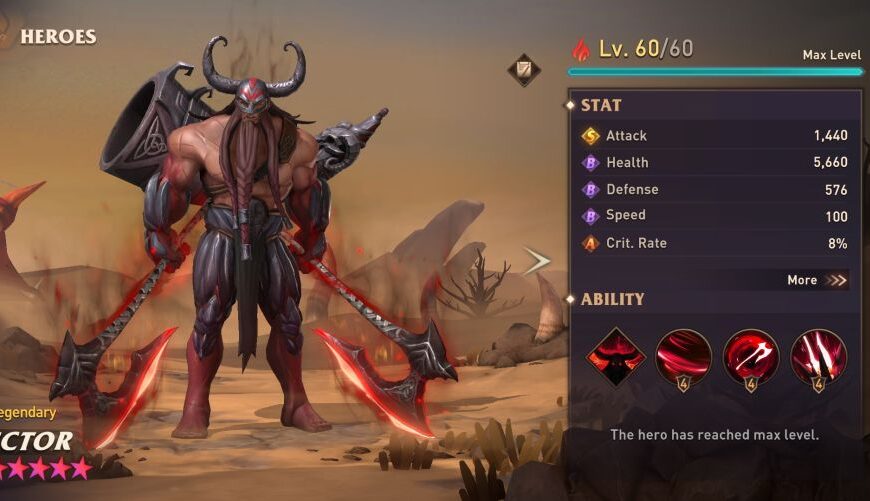Select the diamond horned-demon passive ability
The width and height of the screenshot is (870, 501).
[x=615, y=356]
